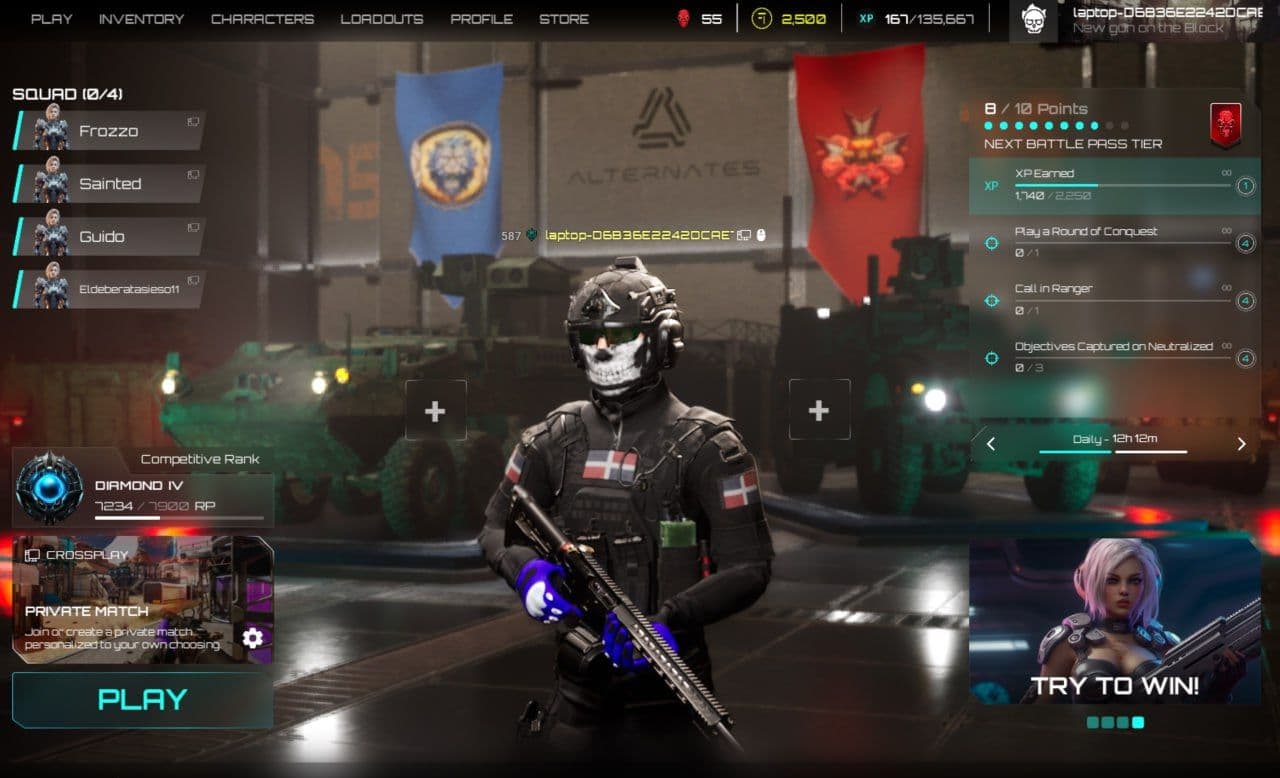Show the next challenges page arrow
Viewport: 1280px width, 778px height.
point(1242,444)
